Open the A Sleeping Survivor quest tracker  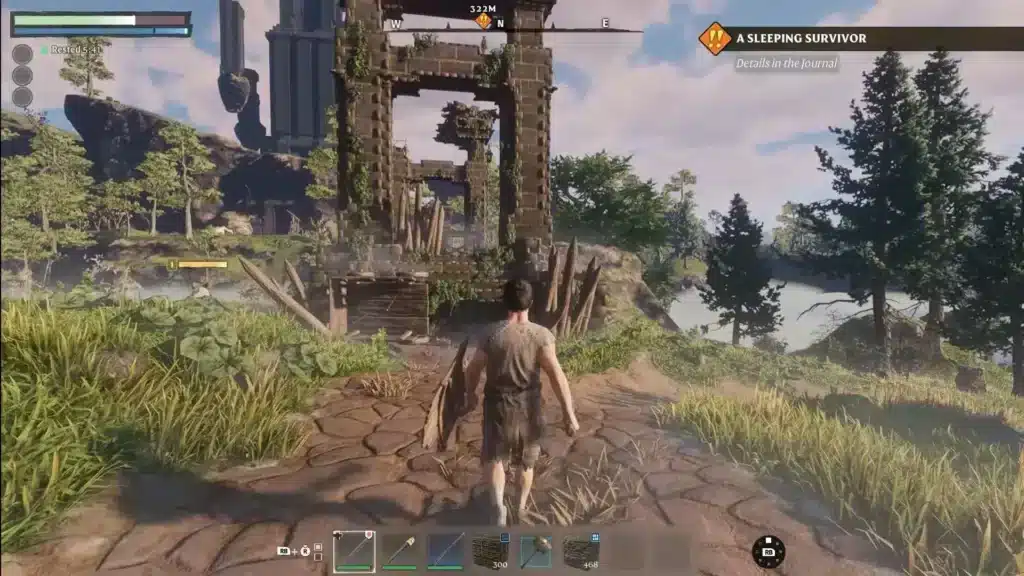(801, 39)
